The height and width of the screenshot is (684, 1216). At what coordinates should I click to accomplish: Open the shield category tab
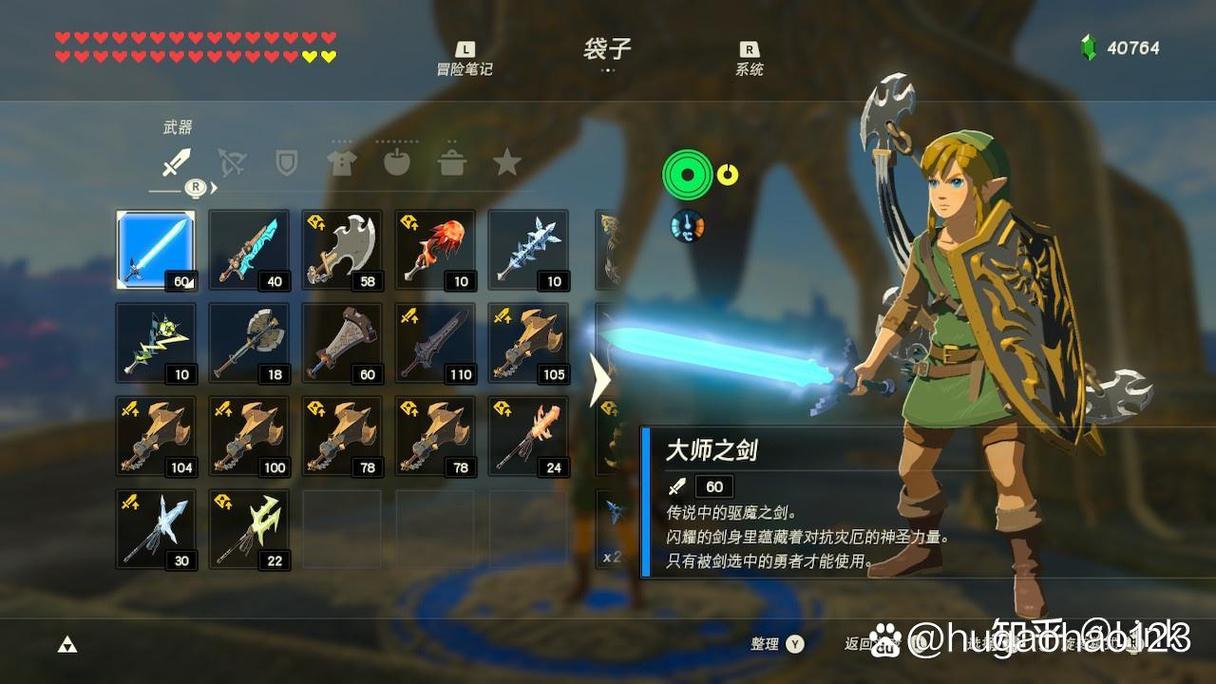coord(287,162)
